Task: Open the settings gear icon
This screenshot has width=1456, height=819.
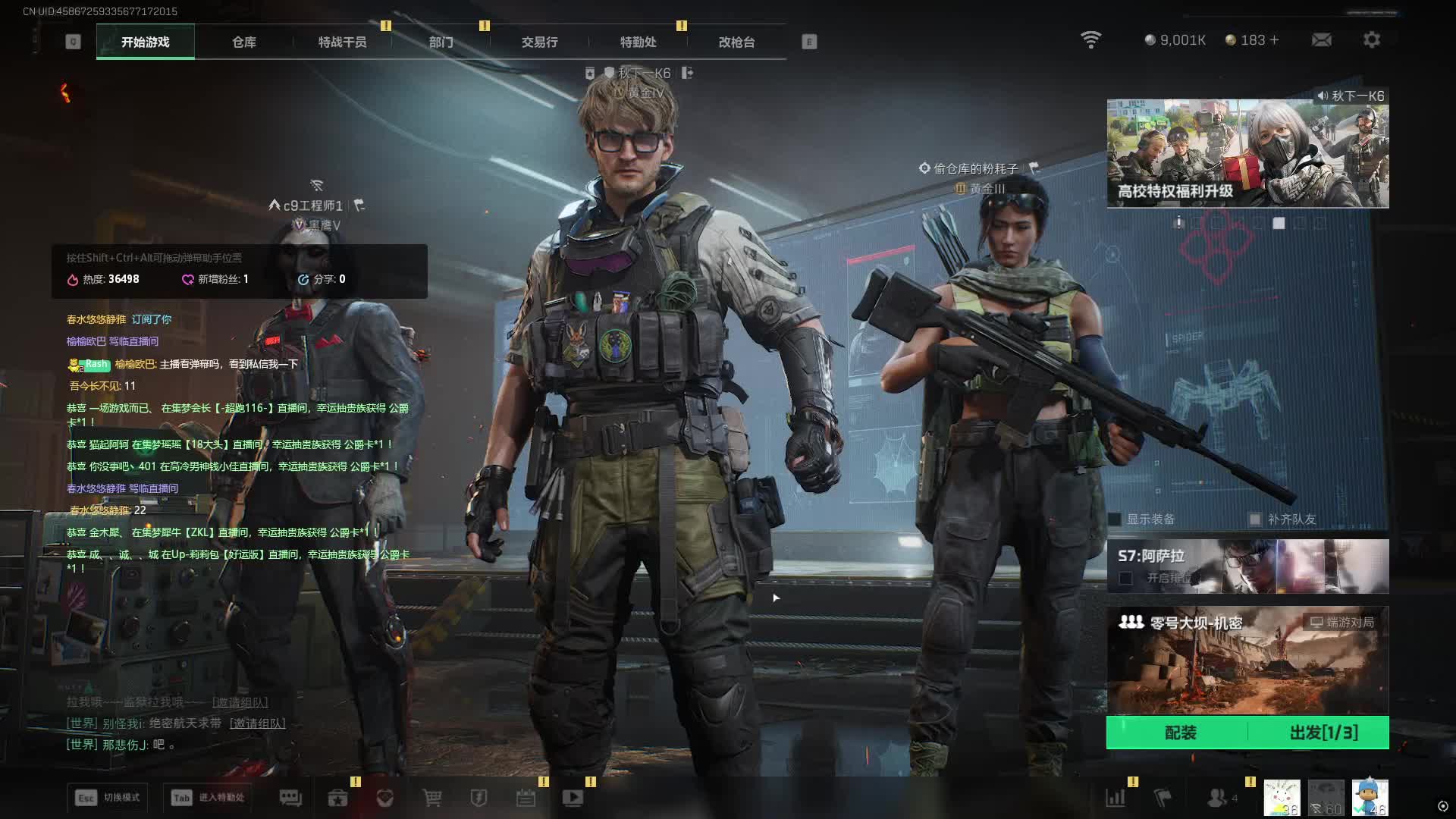Action: (x=1371, y=40)
